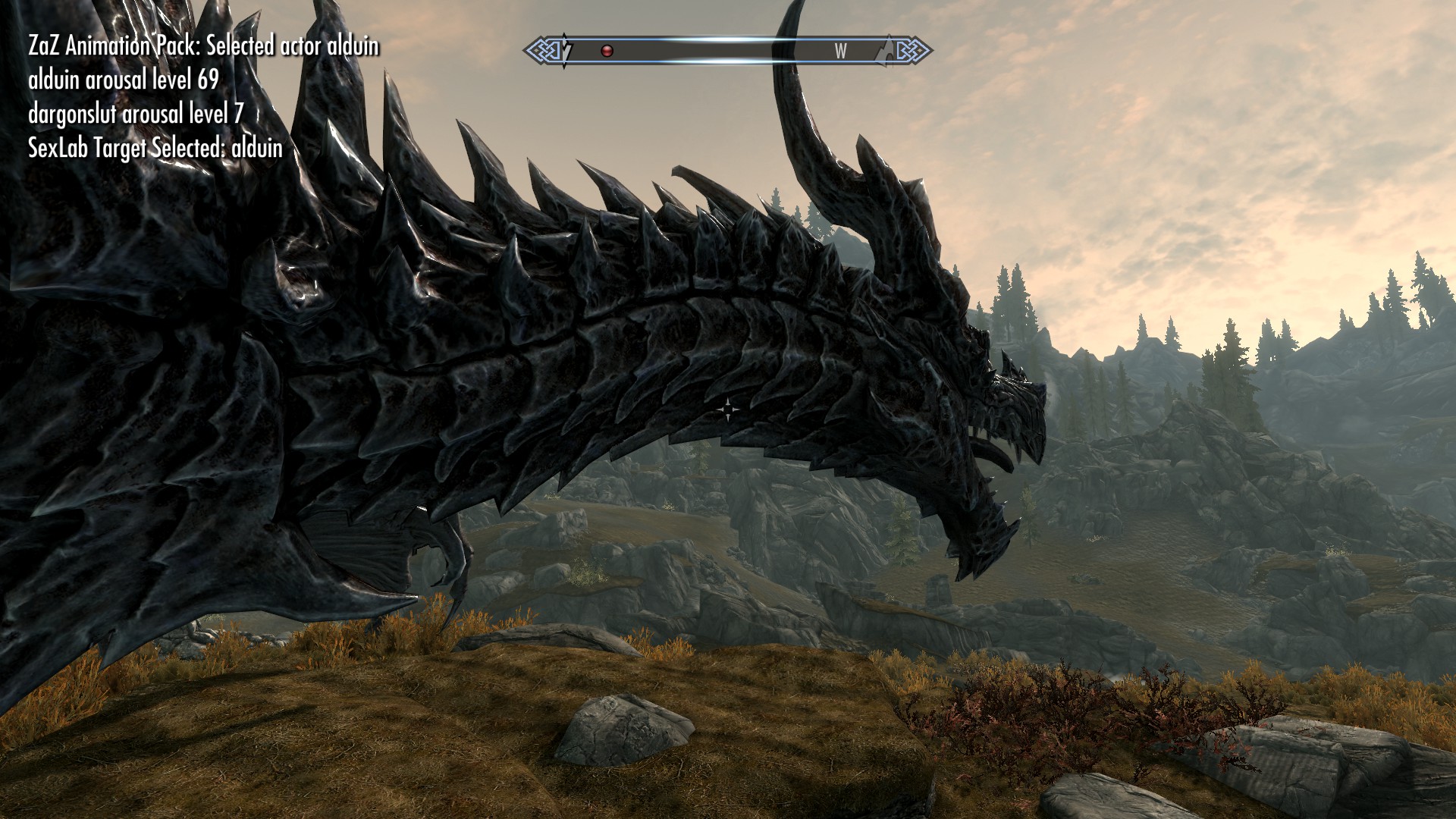Select the W west marker on the compass

tap(840, 51)
